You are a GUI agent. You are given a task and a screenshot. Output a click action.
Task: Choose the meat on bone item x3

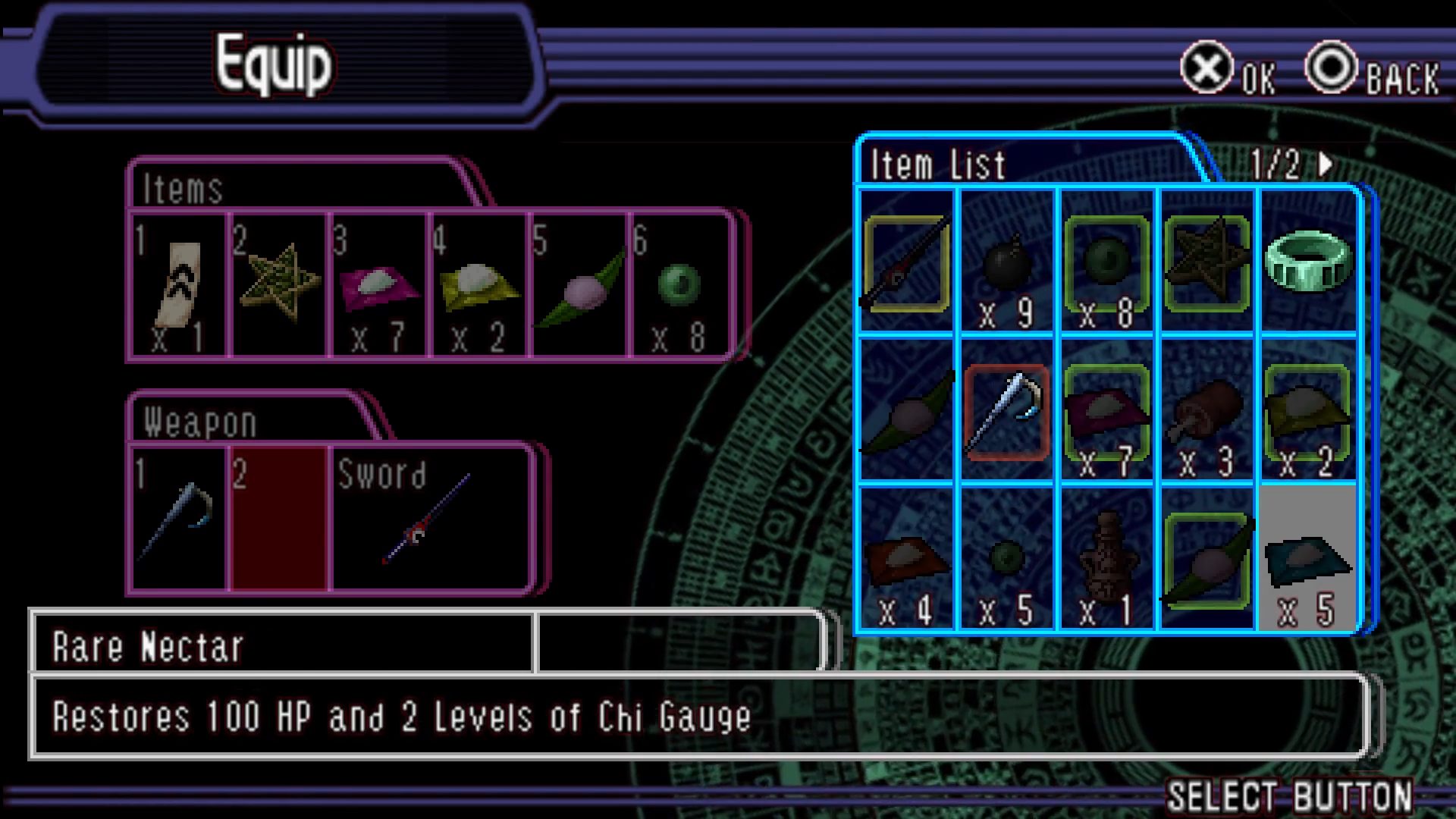pos(1207,412)
